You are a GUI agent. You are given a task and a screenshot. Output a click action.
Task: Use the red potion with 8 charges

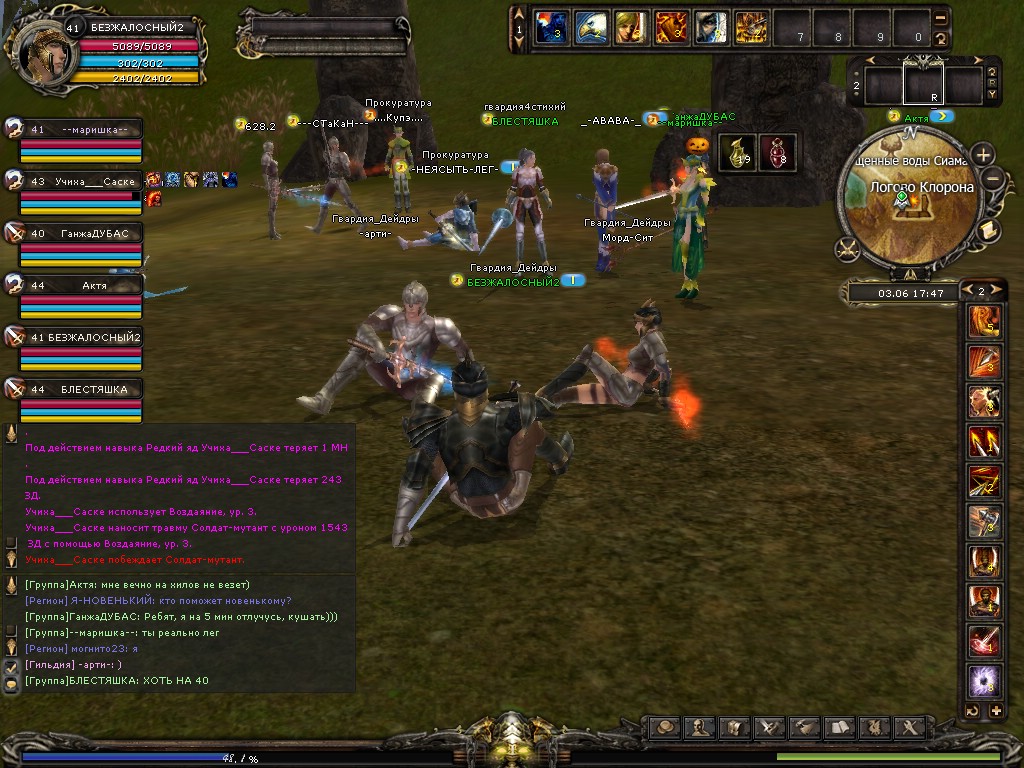tap(778, 153)
